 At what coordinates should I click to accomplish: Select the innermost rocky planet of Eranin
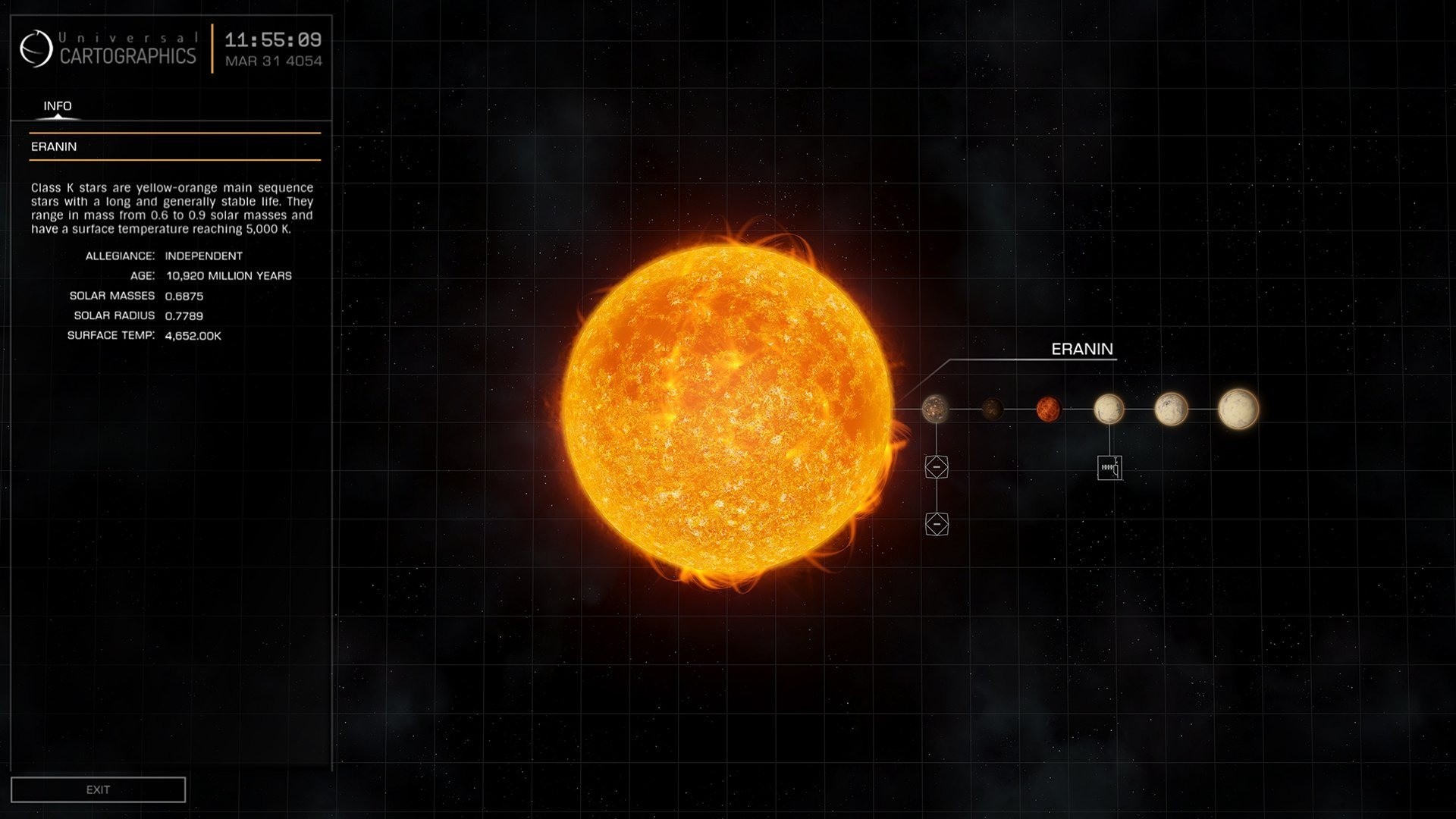click(x=936, y=409)
